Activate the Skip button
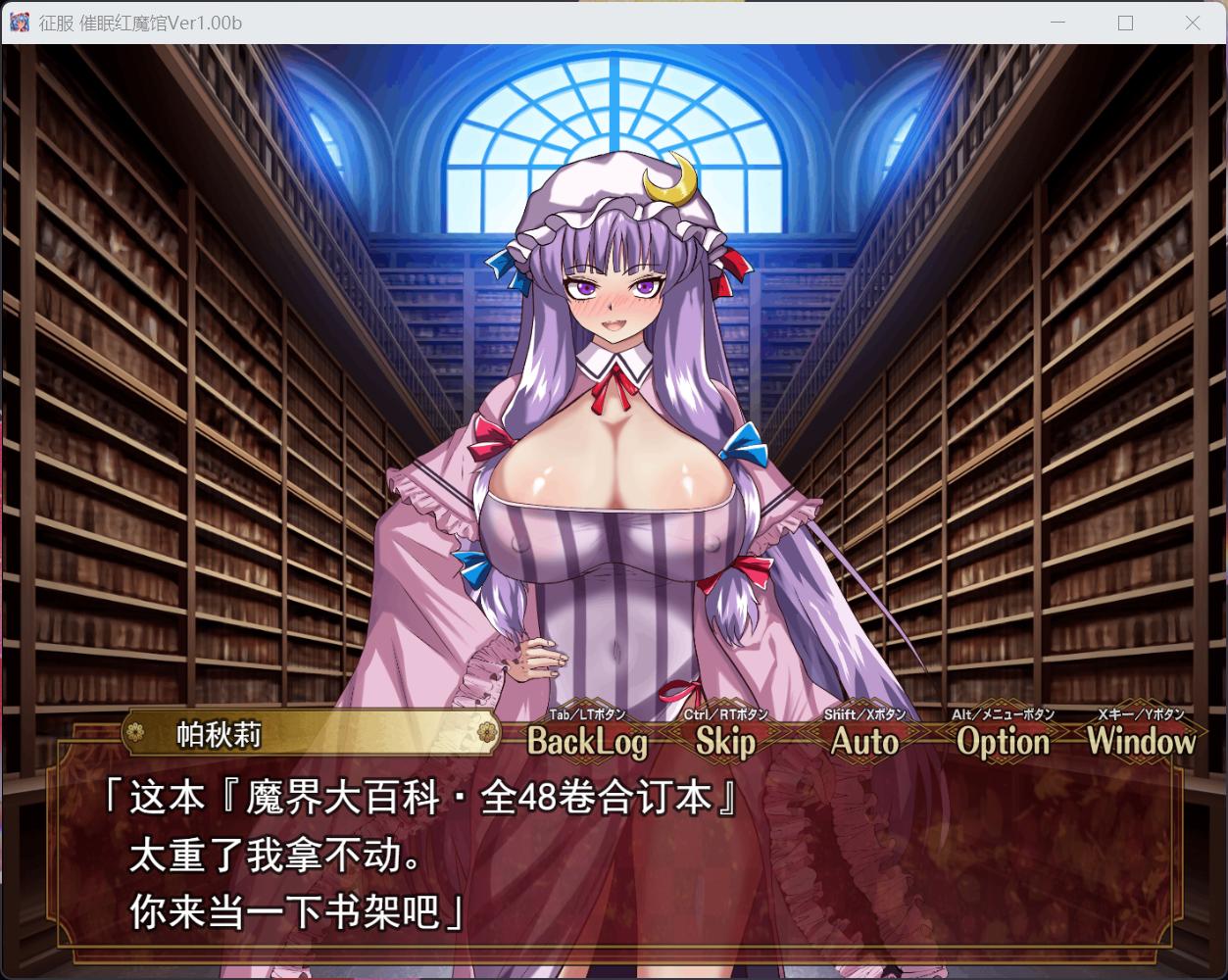The height and width of the screenshot is (980, 1228). coord(725,742)
